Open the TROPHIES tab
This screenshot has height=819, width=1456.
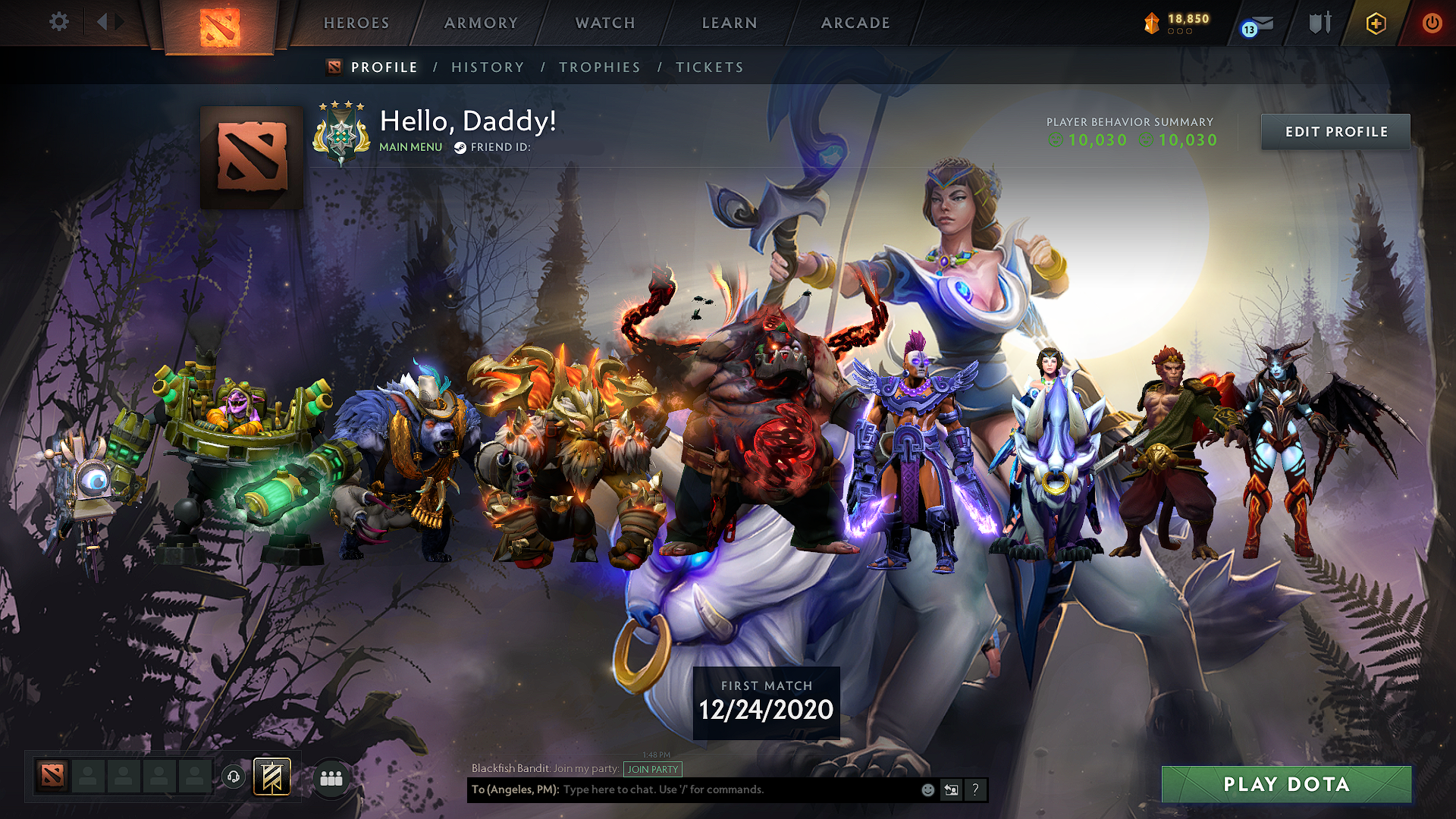pos(599,67)
